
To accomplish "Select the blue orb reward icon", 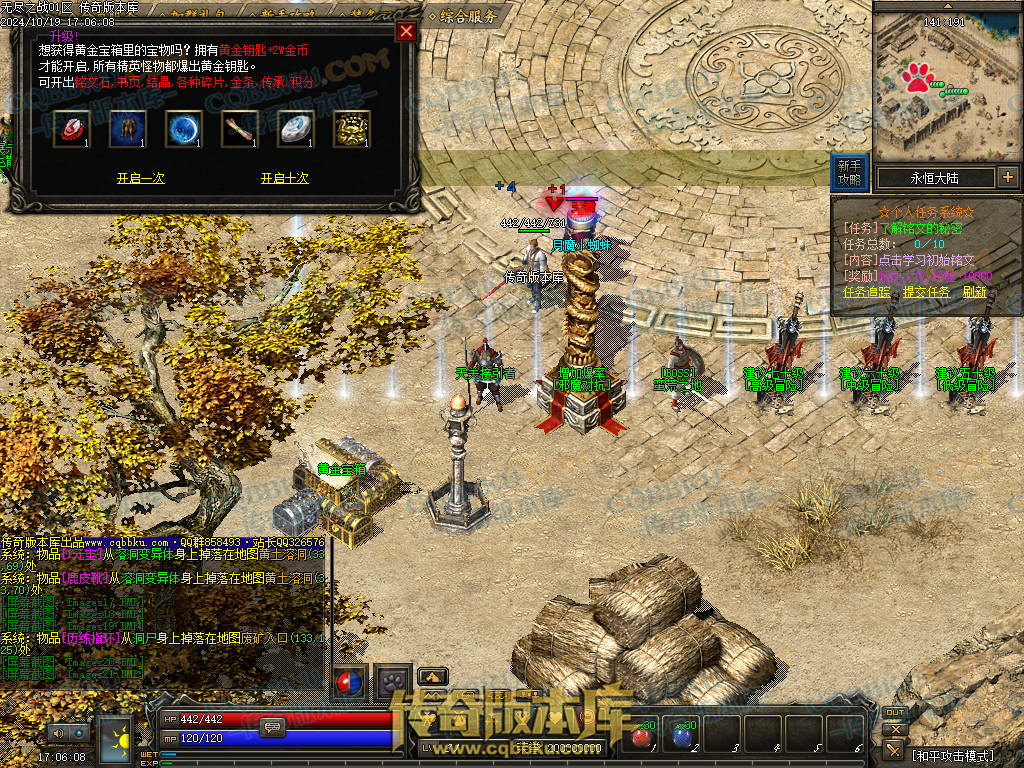I will pos(184,129).
